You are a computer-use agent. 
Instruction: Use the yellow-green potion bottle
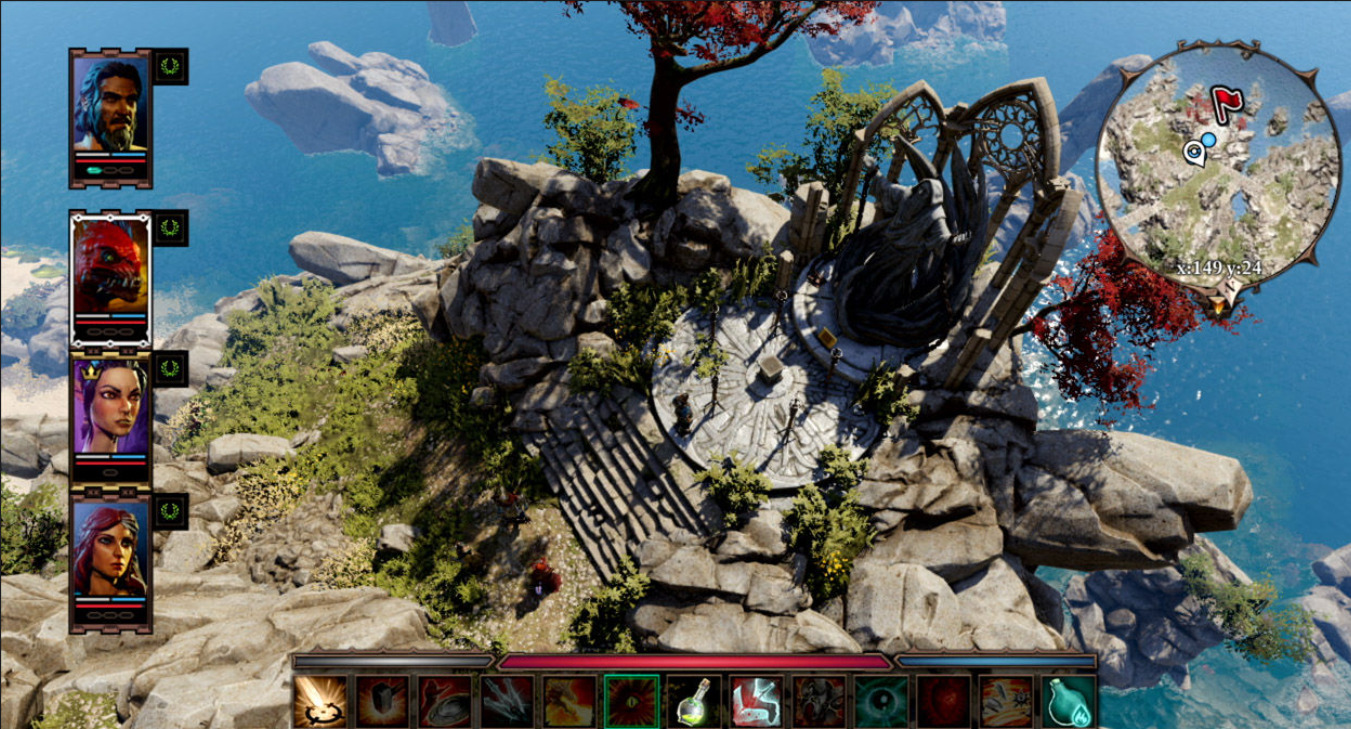[x=694, y=702]
